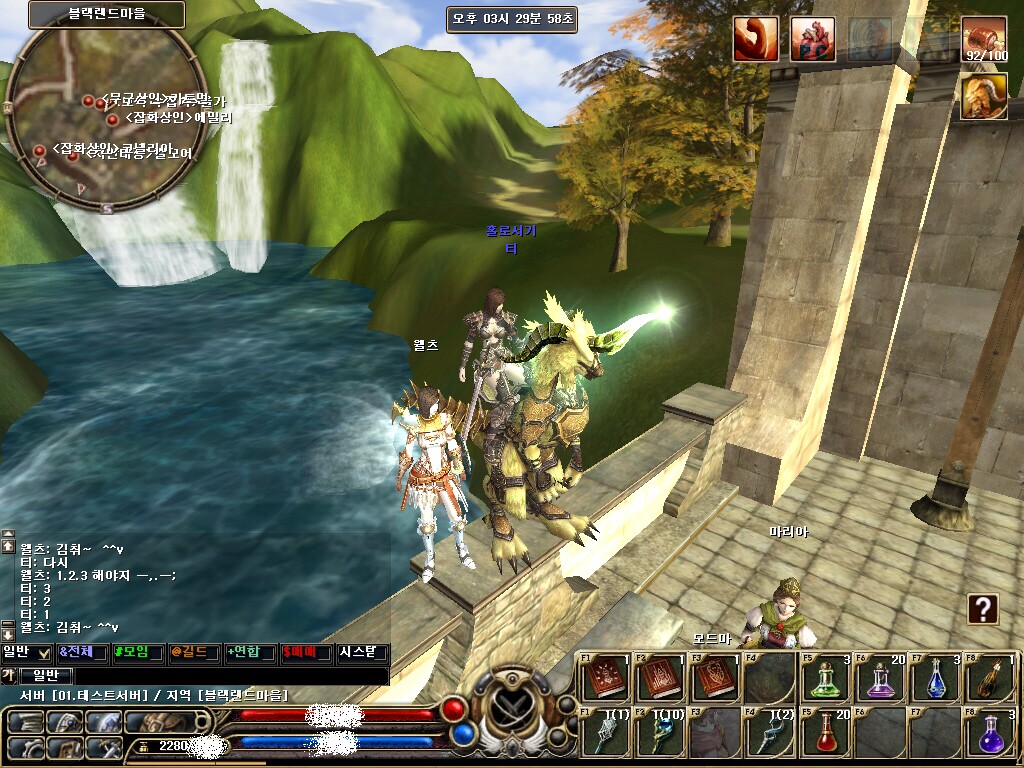Toggle the $매매 trade chat filter

point(306,653)
